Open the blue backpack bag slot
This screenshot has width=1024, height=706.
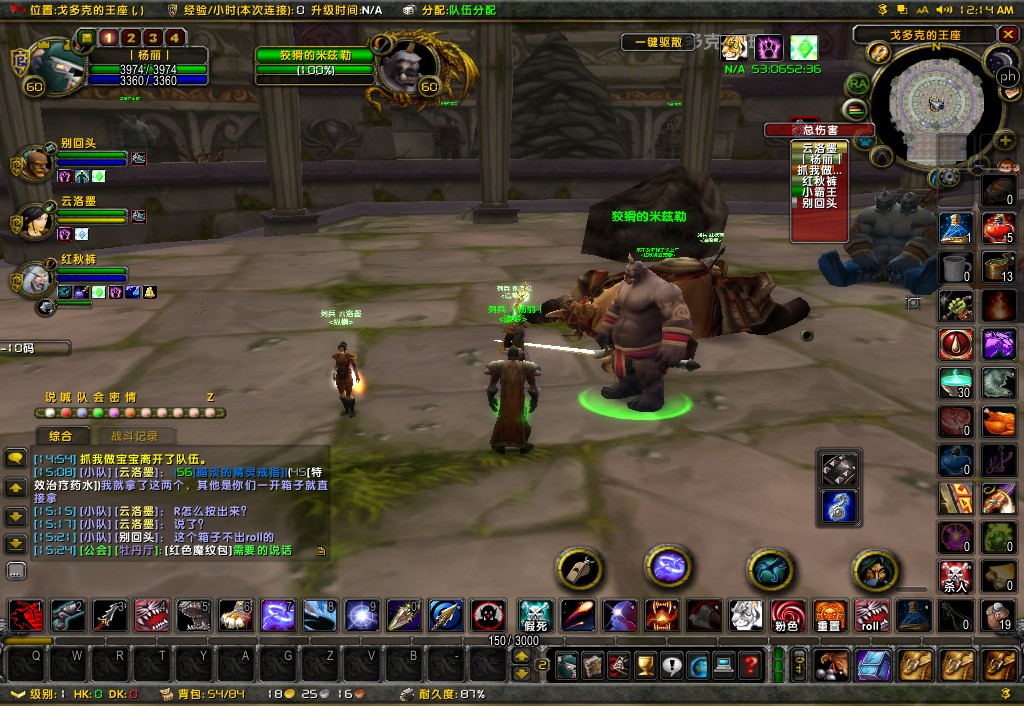(x=873, y=665)
